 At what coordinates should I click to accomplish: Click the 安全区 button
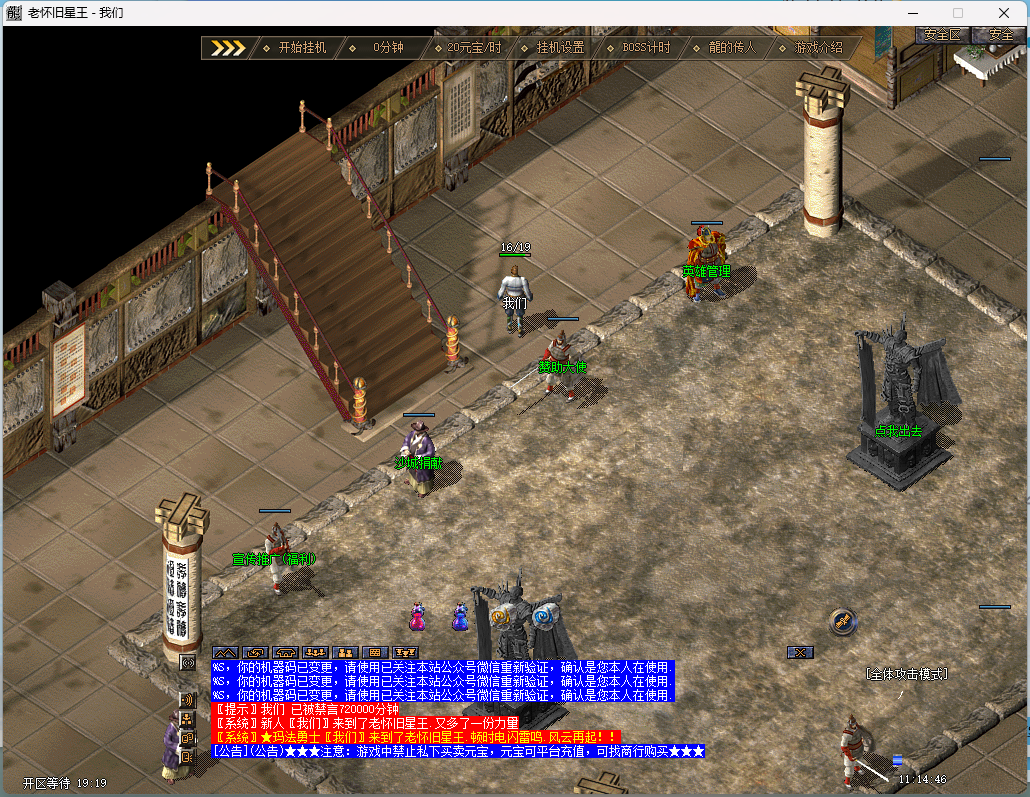942,35
